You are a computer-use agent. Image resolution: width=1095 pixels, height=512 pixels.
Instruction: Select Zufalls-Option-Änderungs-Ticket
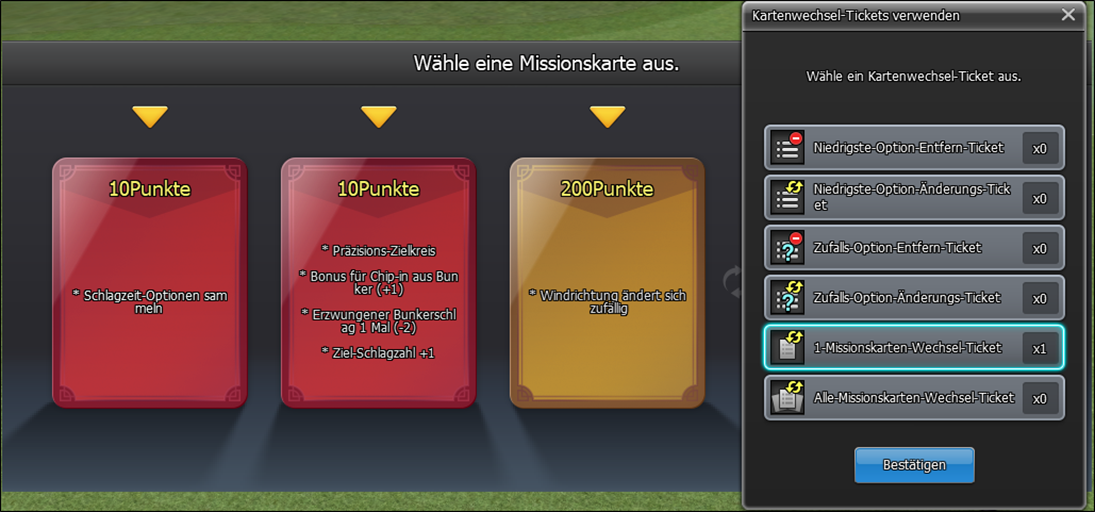coord(913,298)
